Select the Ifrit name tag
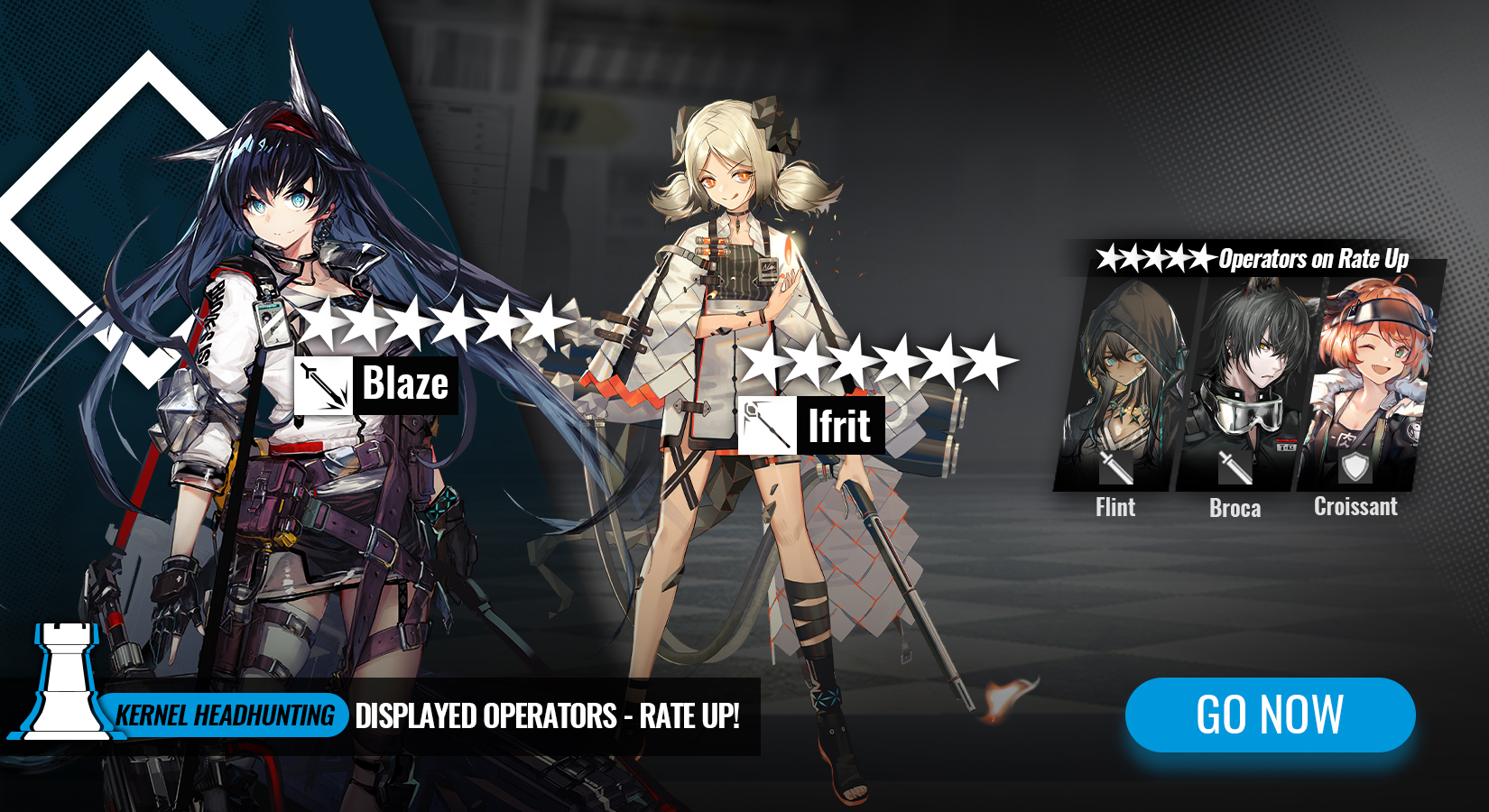Image resolution: width=1489 pixels, height=812 pixels. [810, 425]
